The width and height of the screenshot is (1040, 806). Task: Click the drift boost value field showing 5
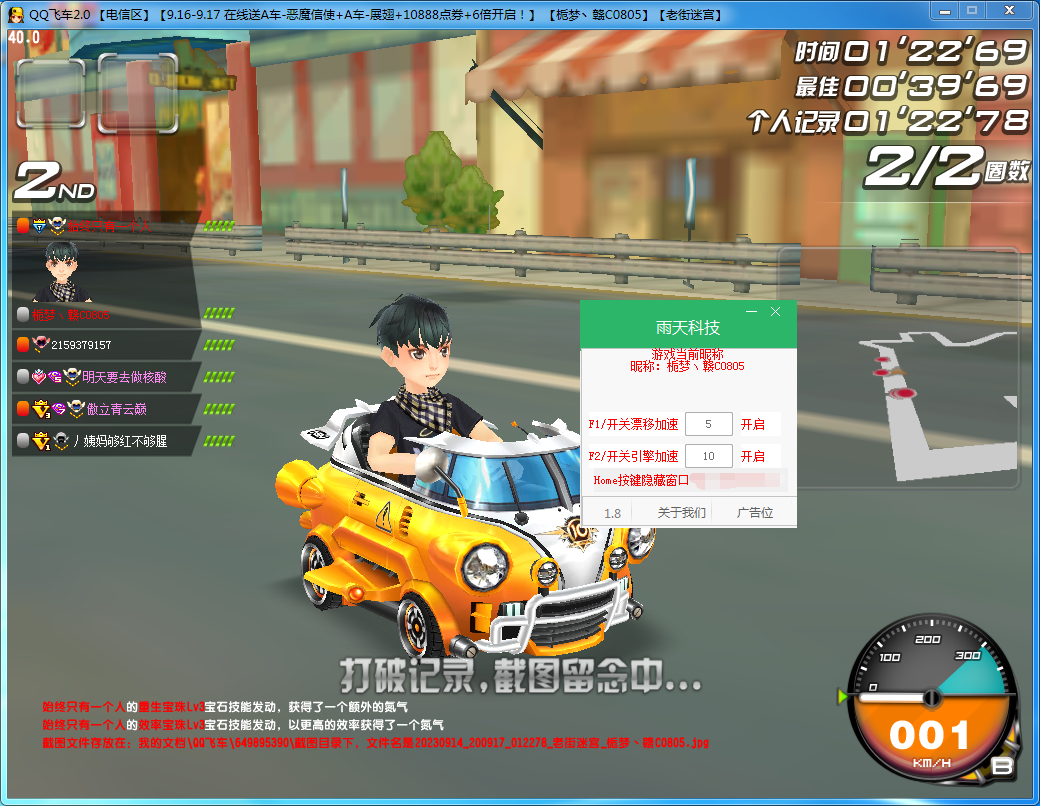[709, 424]
